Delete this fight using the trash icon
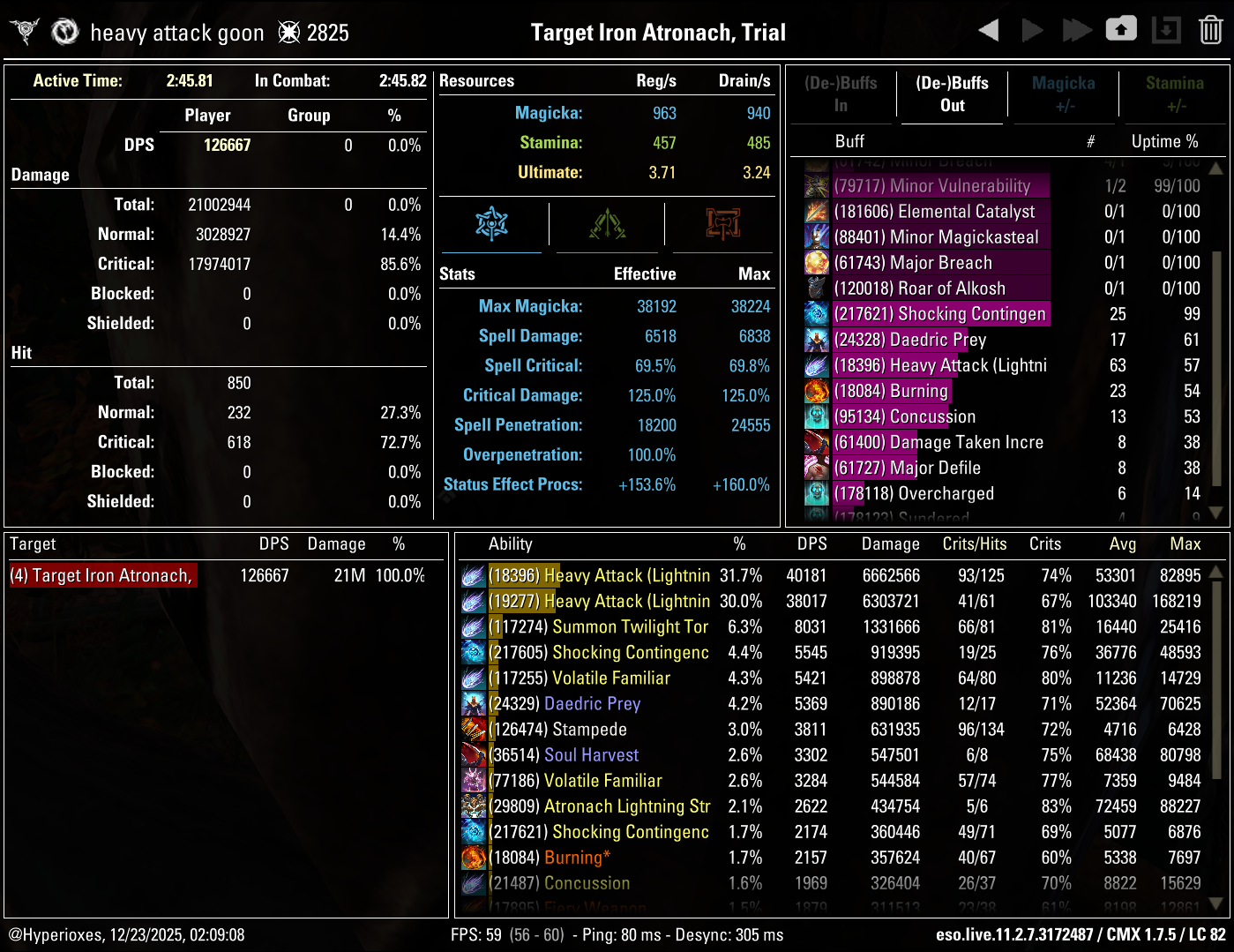1234x952 pixels. click(x=1211, y=29)
